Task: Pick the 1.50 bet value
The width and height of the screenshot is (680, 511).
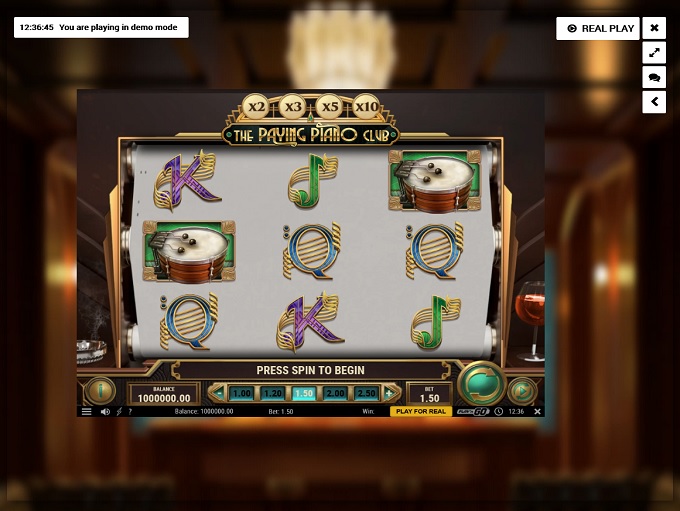Action: tap(304, 394)
